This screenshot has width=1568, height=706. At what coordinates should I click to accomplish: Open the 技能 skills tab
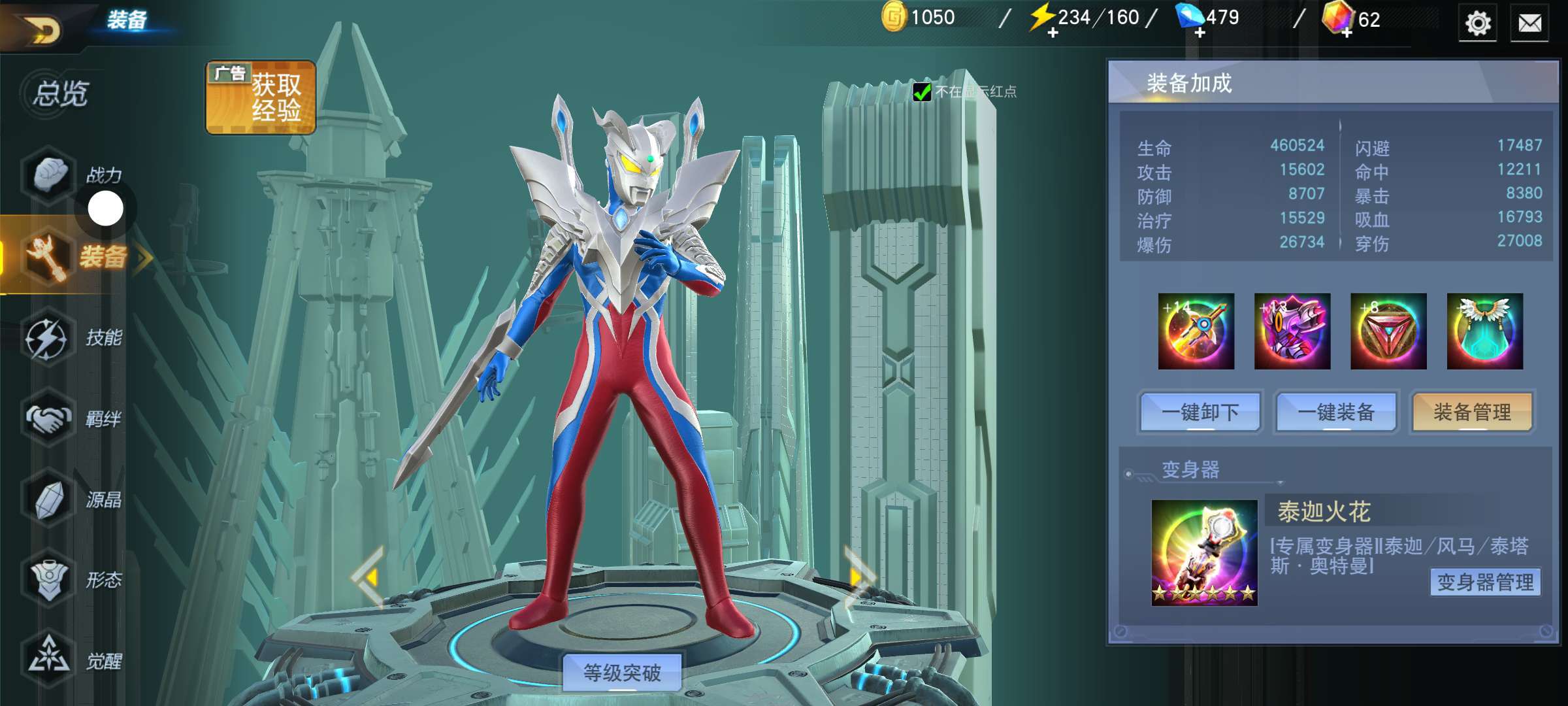click(x=73, y=338)
